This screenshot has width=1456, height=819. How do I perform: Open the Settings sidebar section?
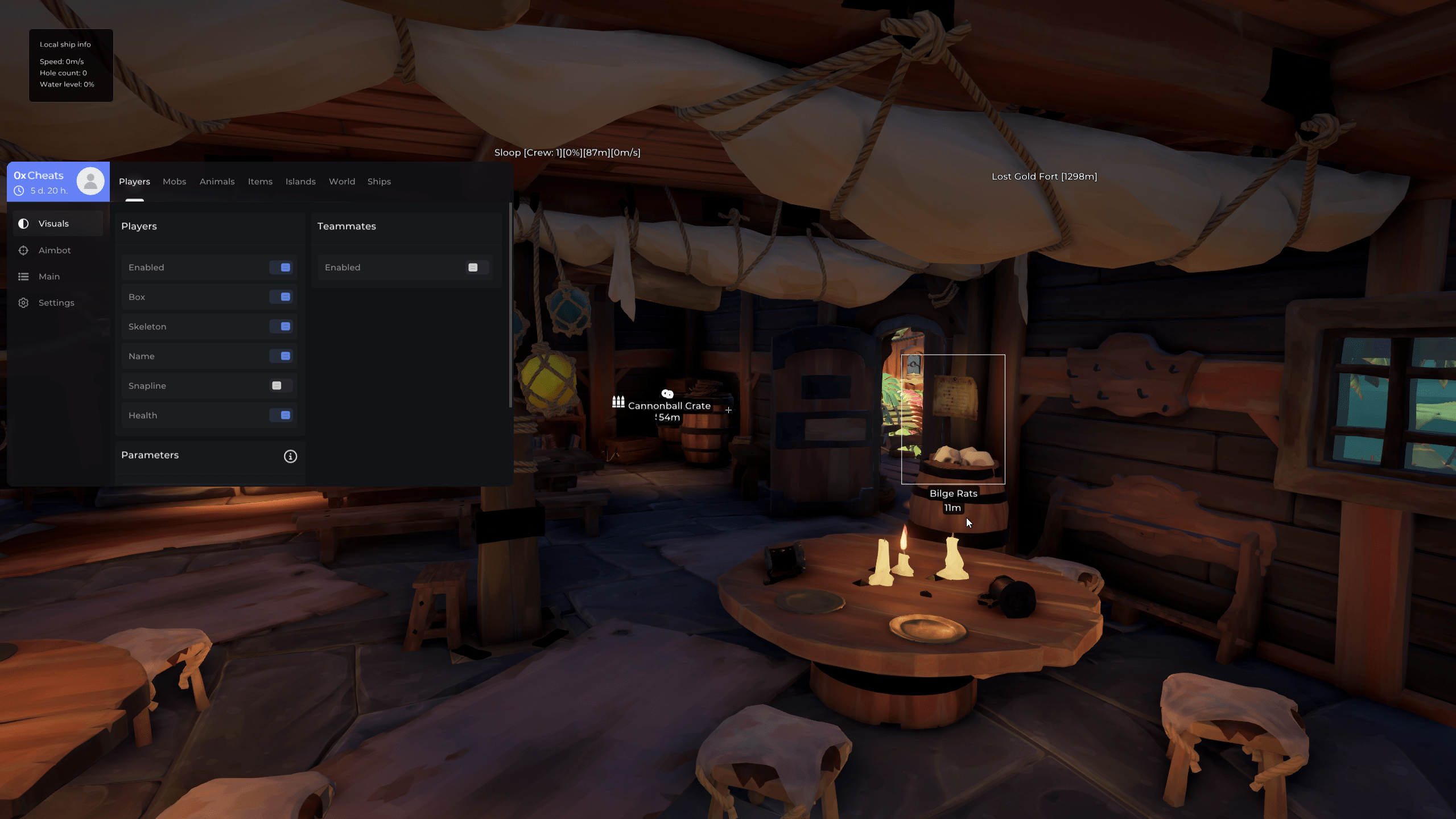[x=56, y=303]
